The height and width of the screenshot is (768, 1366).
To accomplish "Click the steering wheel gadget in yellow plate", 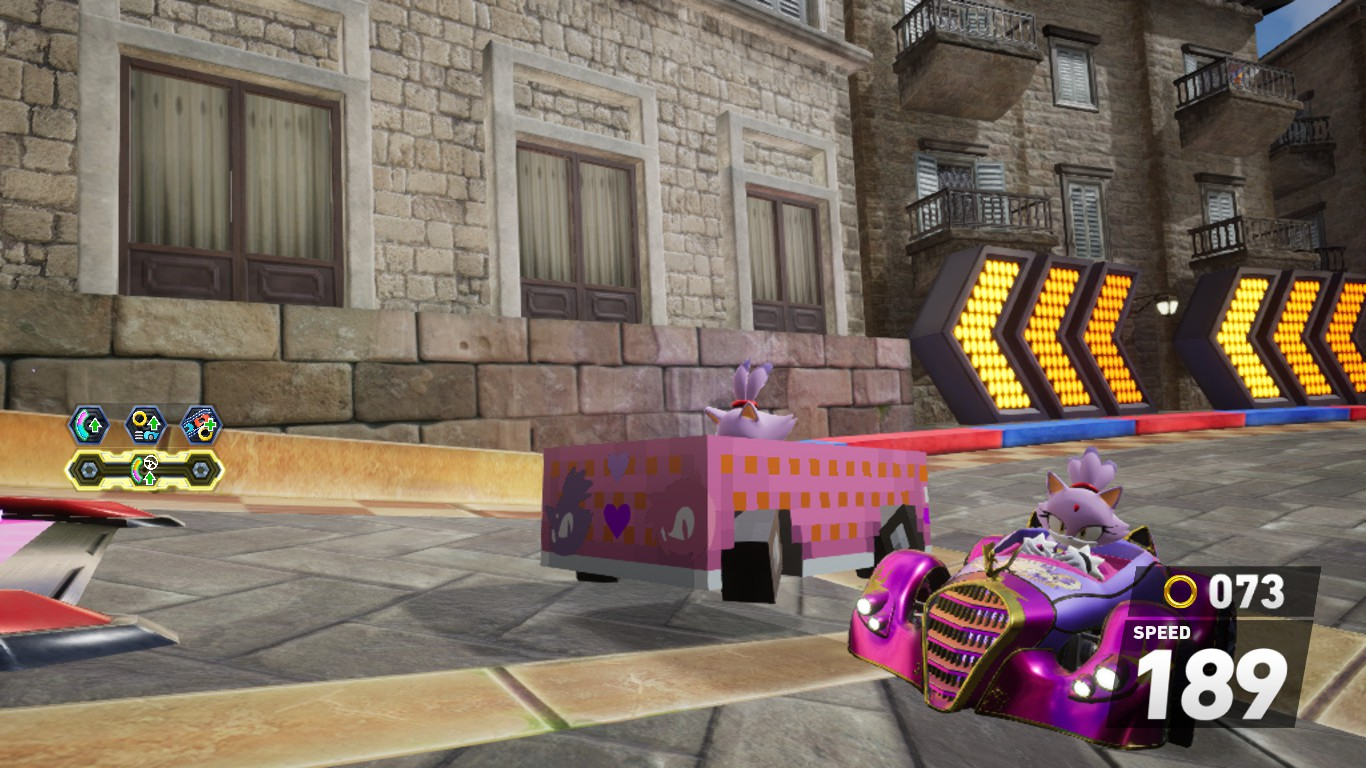I will (x=145, y=469).
